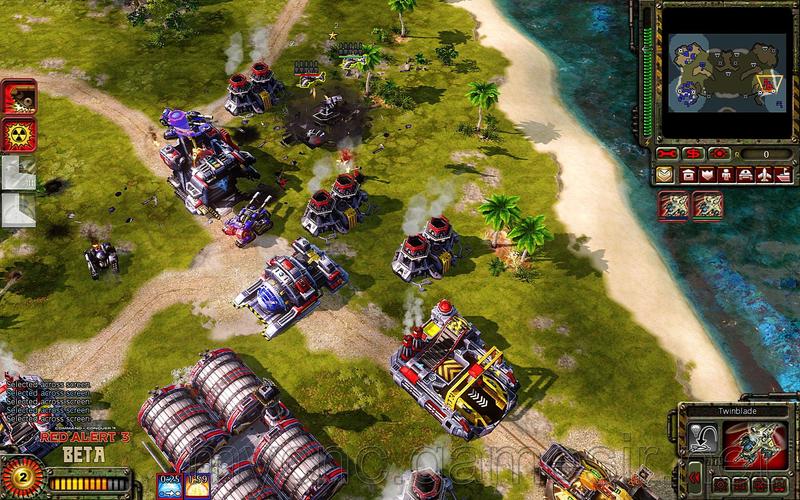Use the Twinblade's hook ability icon
The width and height of the screenshot is (800, 500).
[704, 439]
